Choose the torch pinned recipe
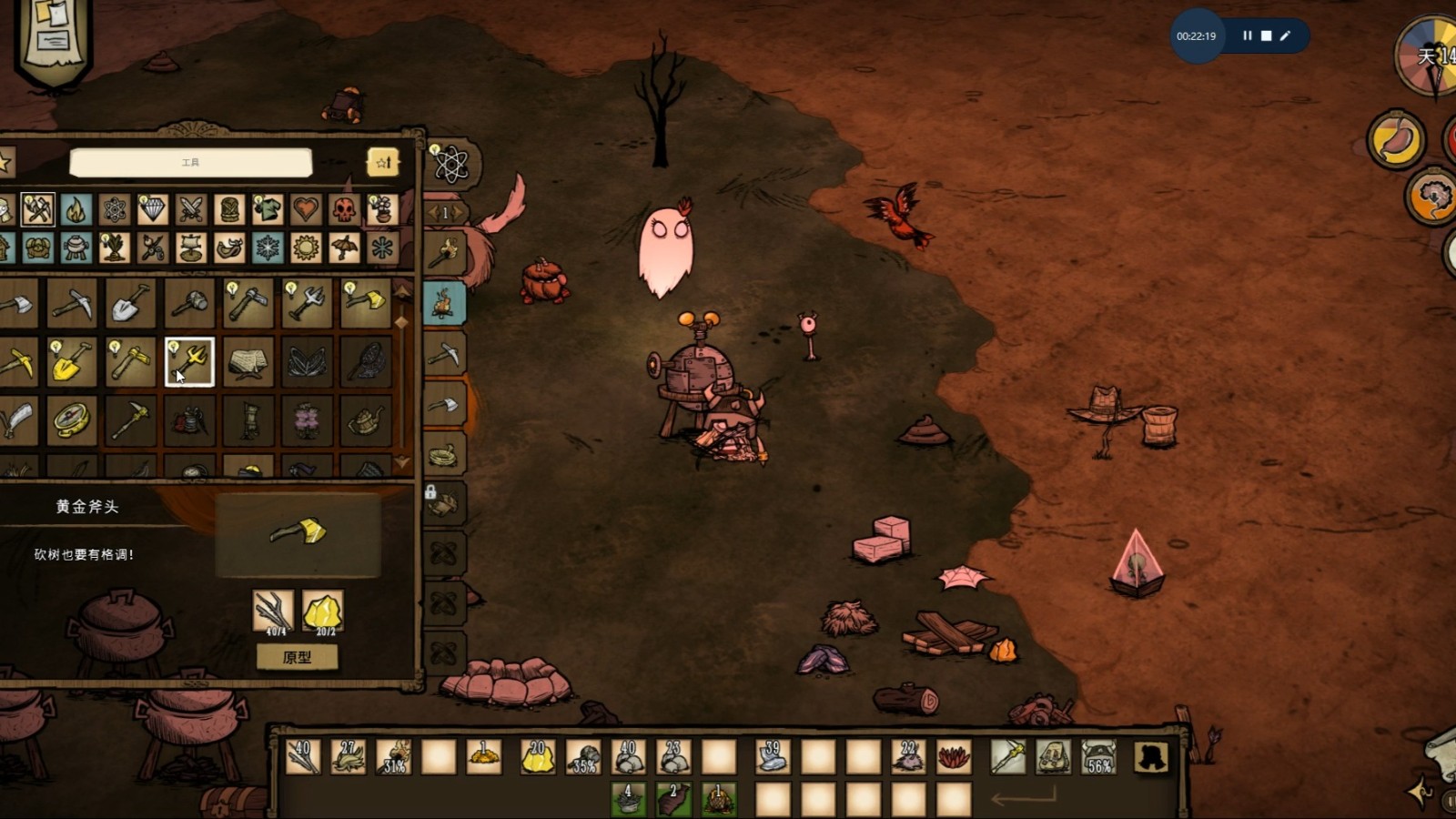Viewport: 1456px width, 819px height. (x=443, y=252)
